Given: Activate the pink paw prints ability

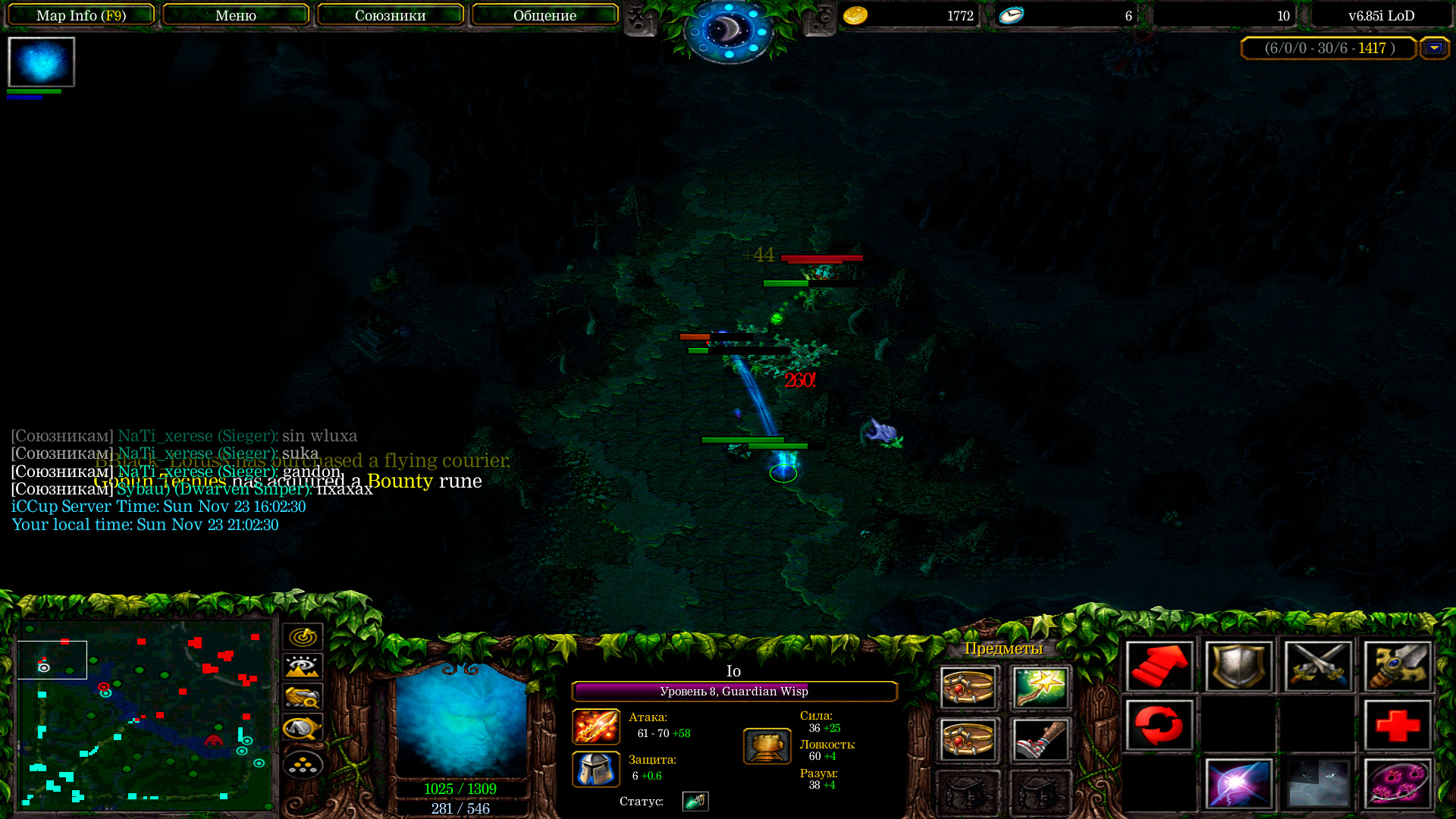Looking at the screenshot, I should (1398, 783).
